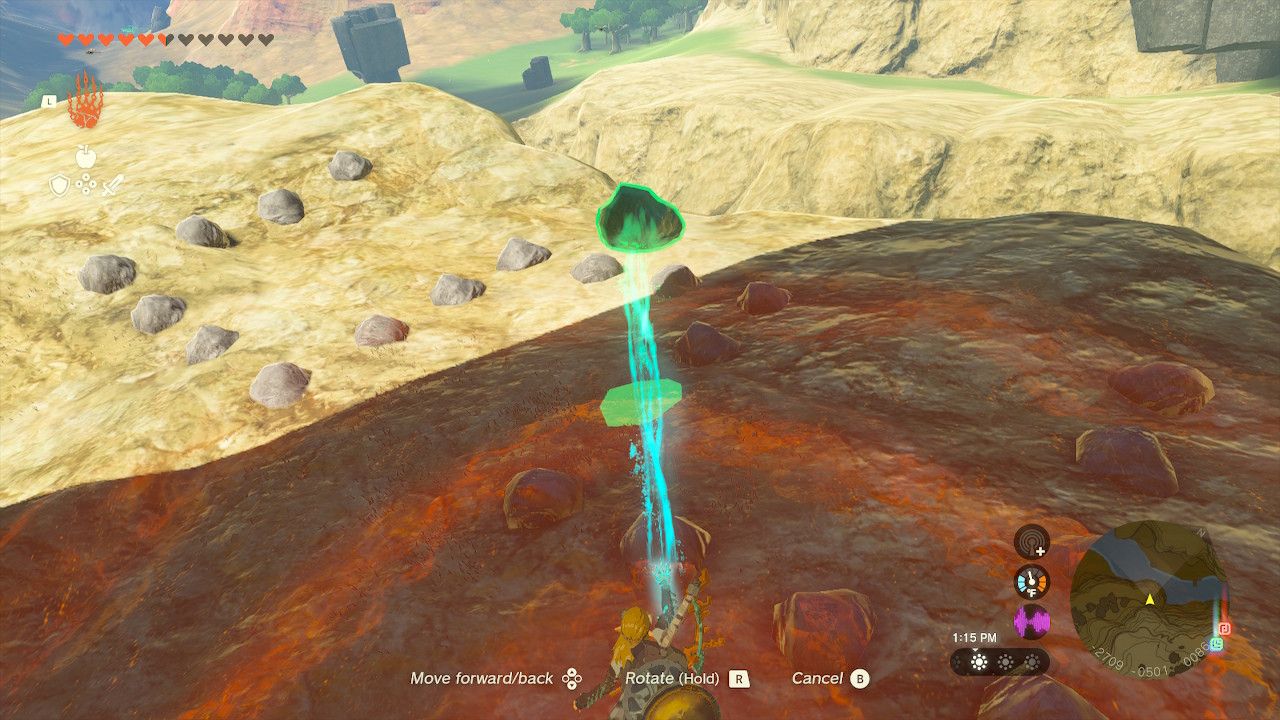Image resolution: width=1280 pixels, height=720 pixels.
Task: Click the sword weapon icon
Action: point(114,185)
